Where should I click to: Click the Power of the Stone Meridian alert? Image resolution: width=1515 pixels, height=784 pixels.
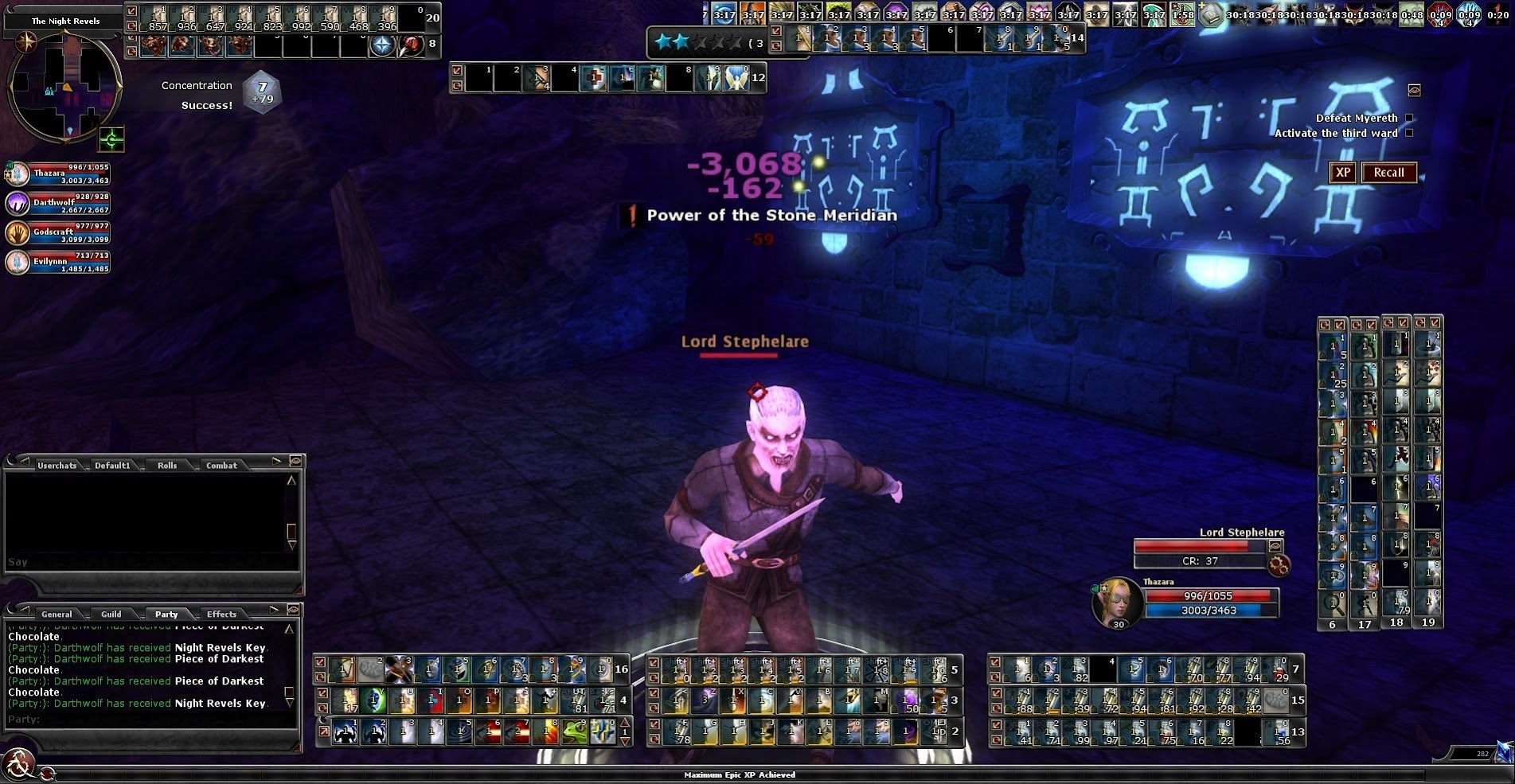pyautogui.click(x=762, y=215)
